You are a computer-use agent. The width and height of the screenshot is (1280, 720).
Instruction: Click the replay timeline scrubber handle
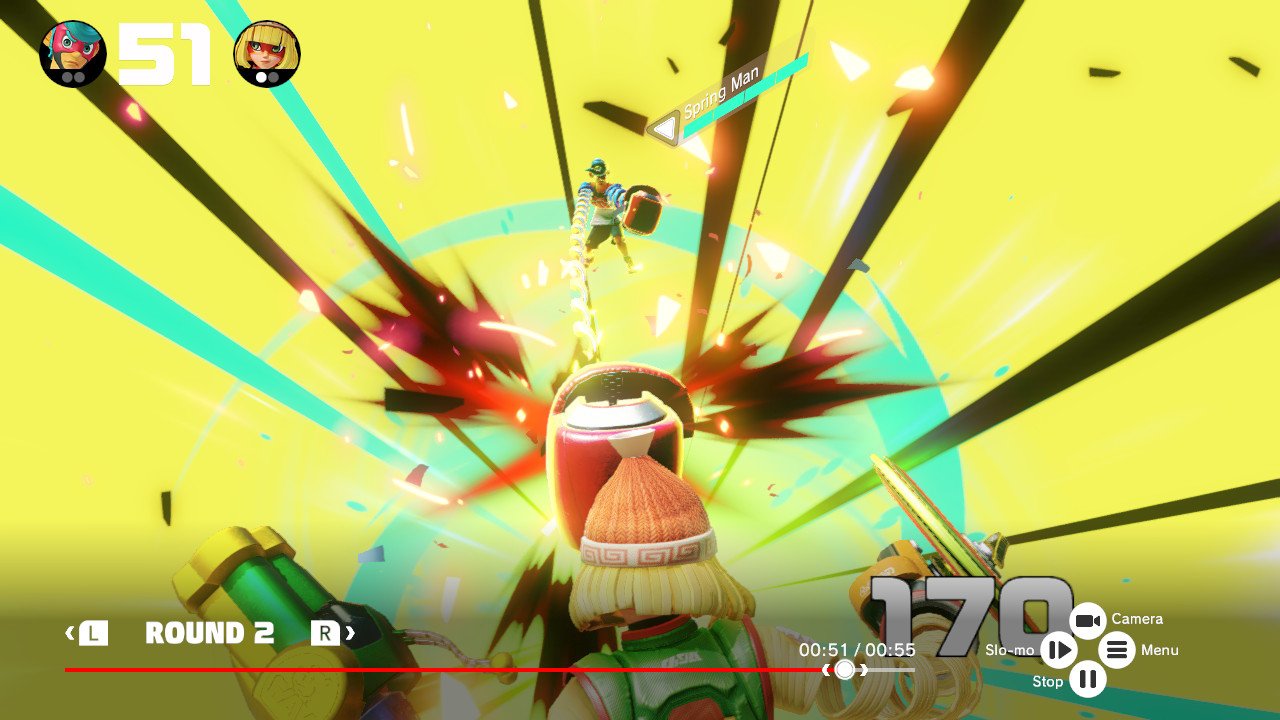pos(845,669)
